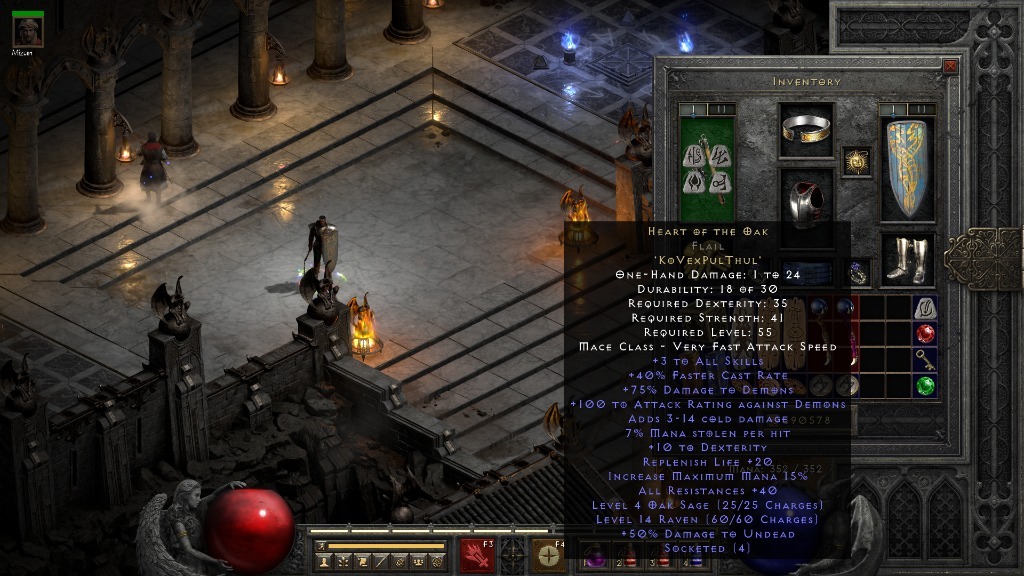Click the equipped circlet helm slot
The width and height of the screenshot is (1024, 576).
coord(806,129)
